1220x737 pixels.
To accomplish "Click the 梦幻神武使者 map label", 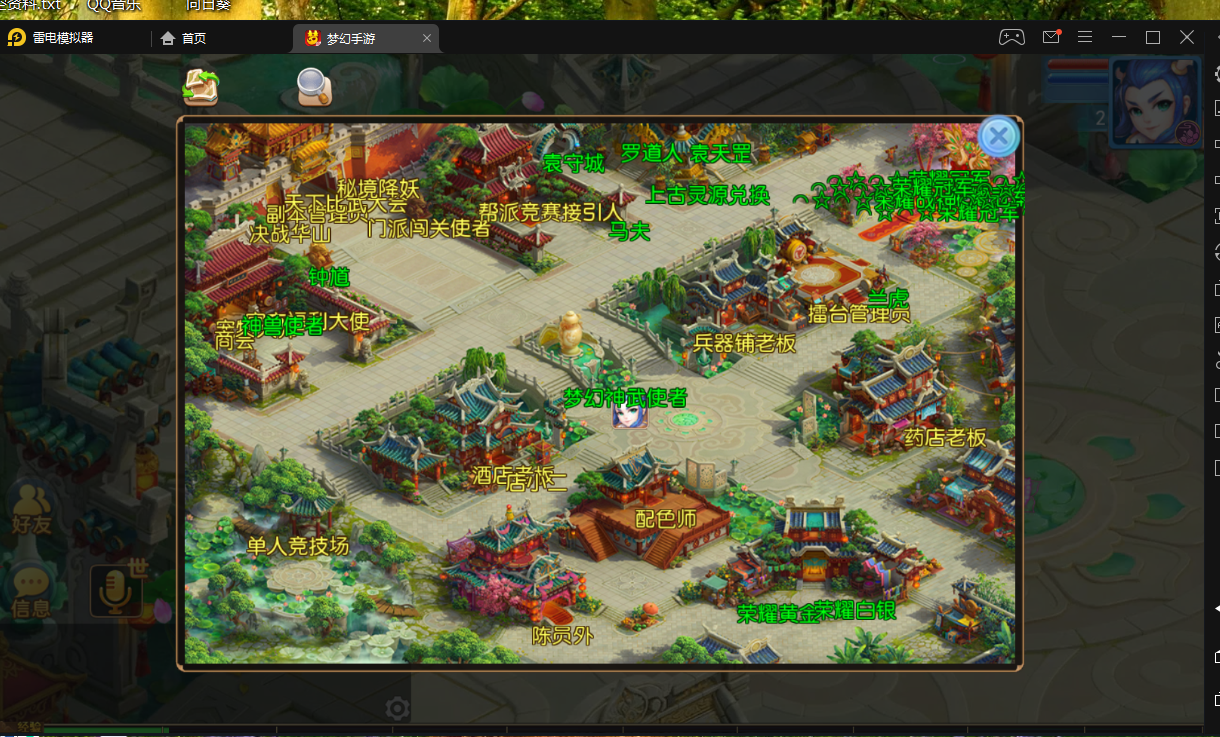I will pos(625,397).
